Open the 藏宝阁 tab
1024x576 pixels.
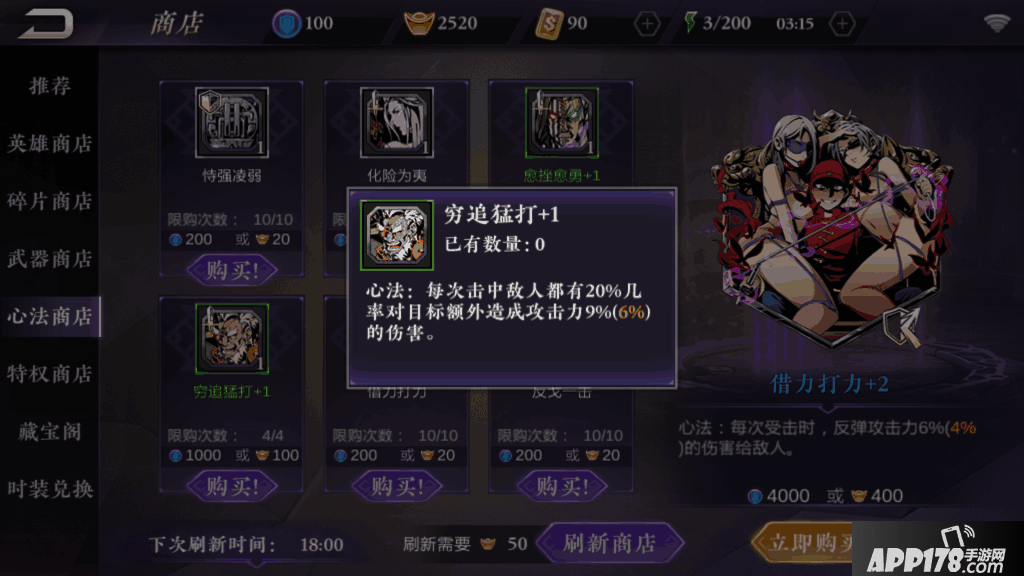point(50,432)
